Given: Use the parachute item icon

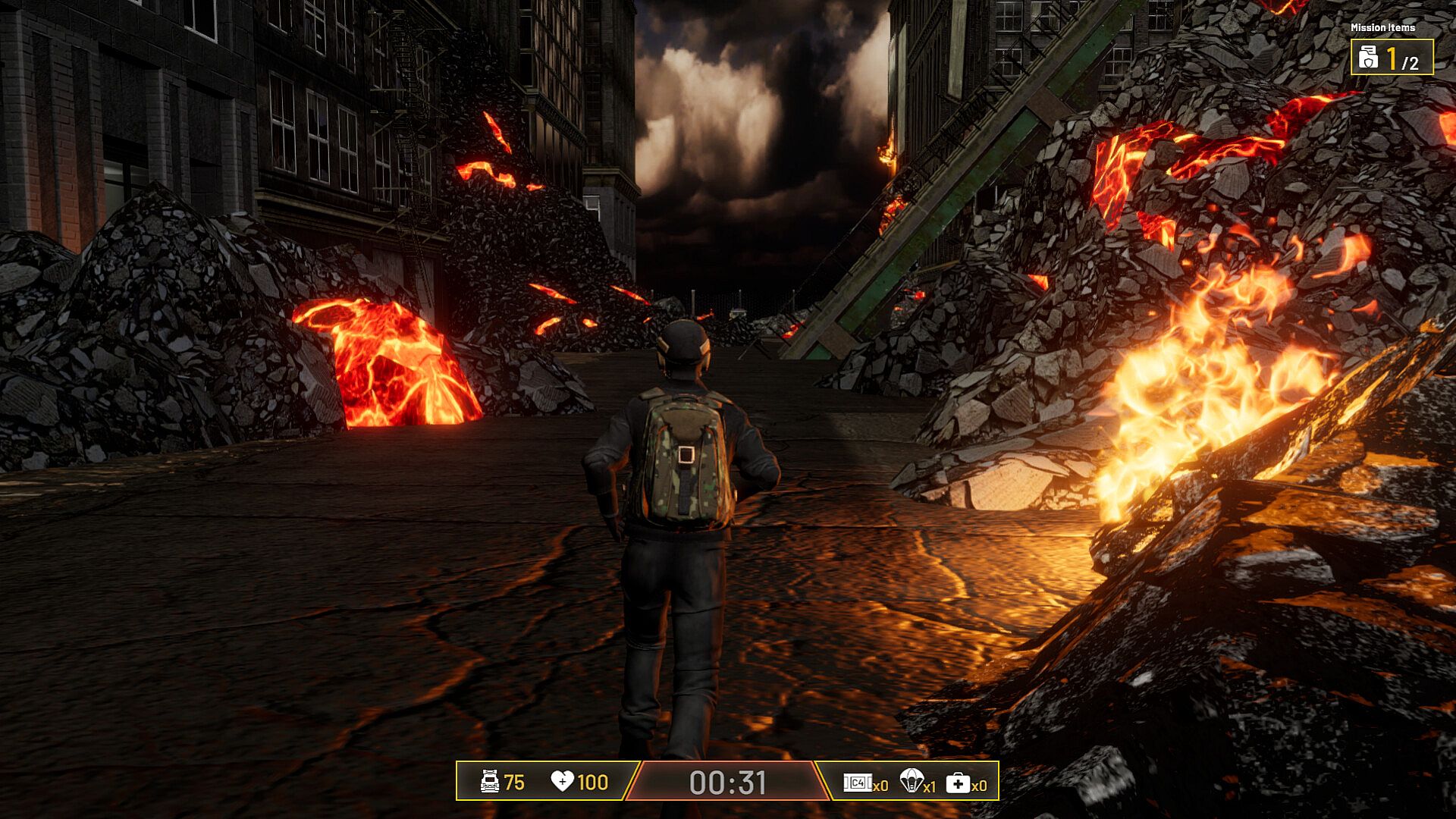Looking at the screenshot, I should coord(911,780).
